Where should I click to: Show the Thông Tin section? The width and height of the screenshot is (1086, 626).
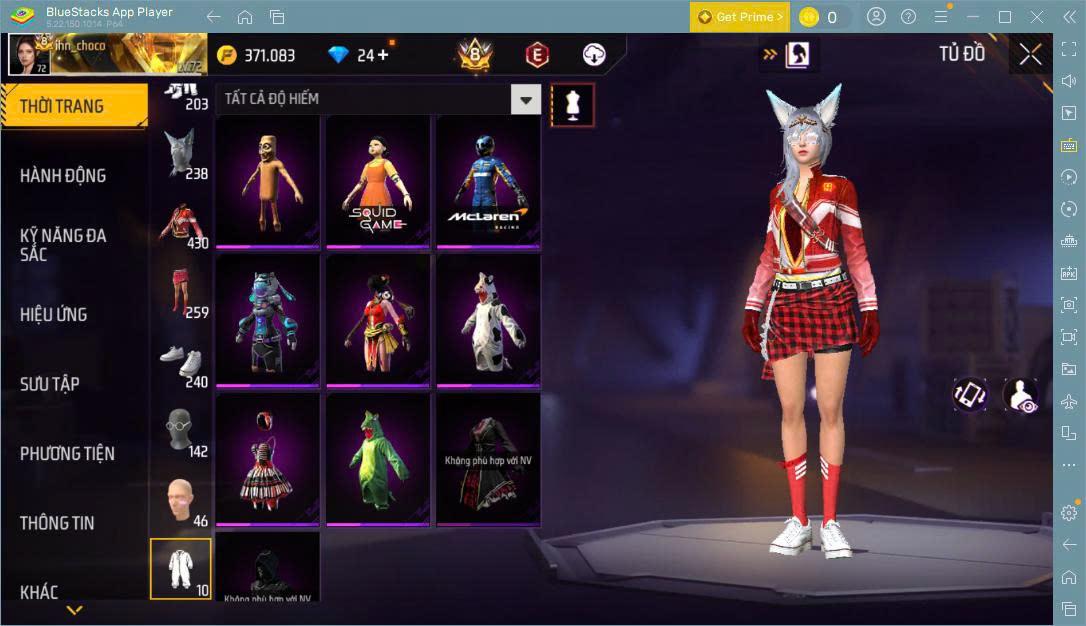click(x=57, y=523)
